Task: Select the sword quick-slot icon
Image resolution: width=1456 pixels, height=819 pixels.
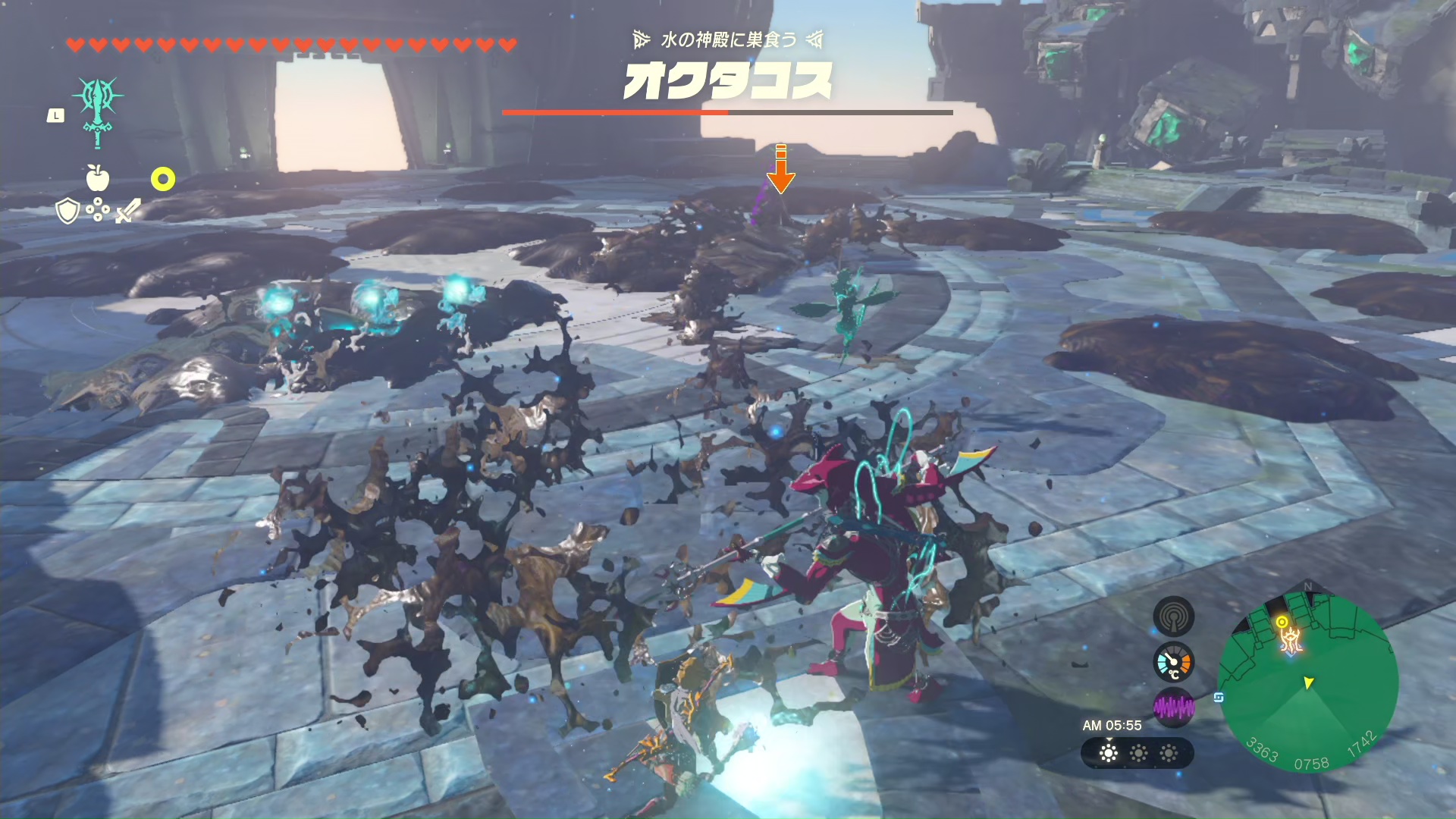Action: coord(127,210)
